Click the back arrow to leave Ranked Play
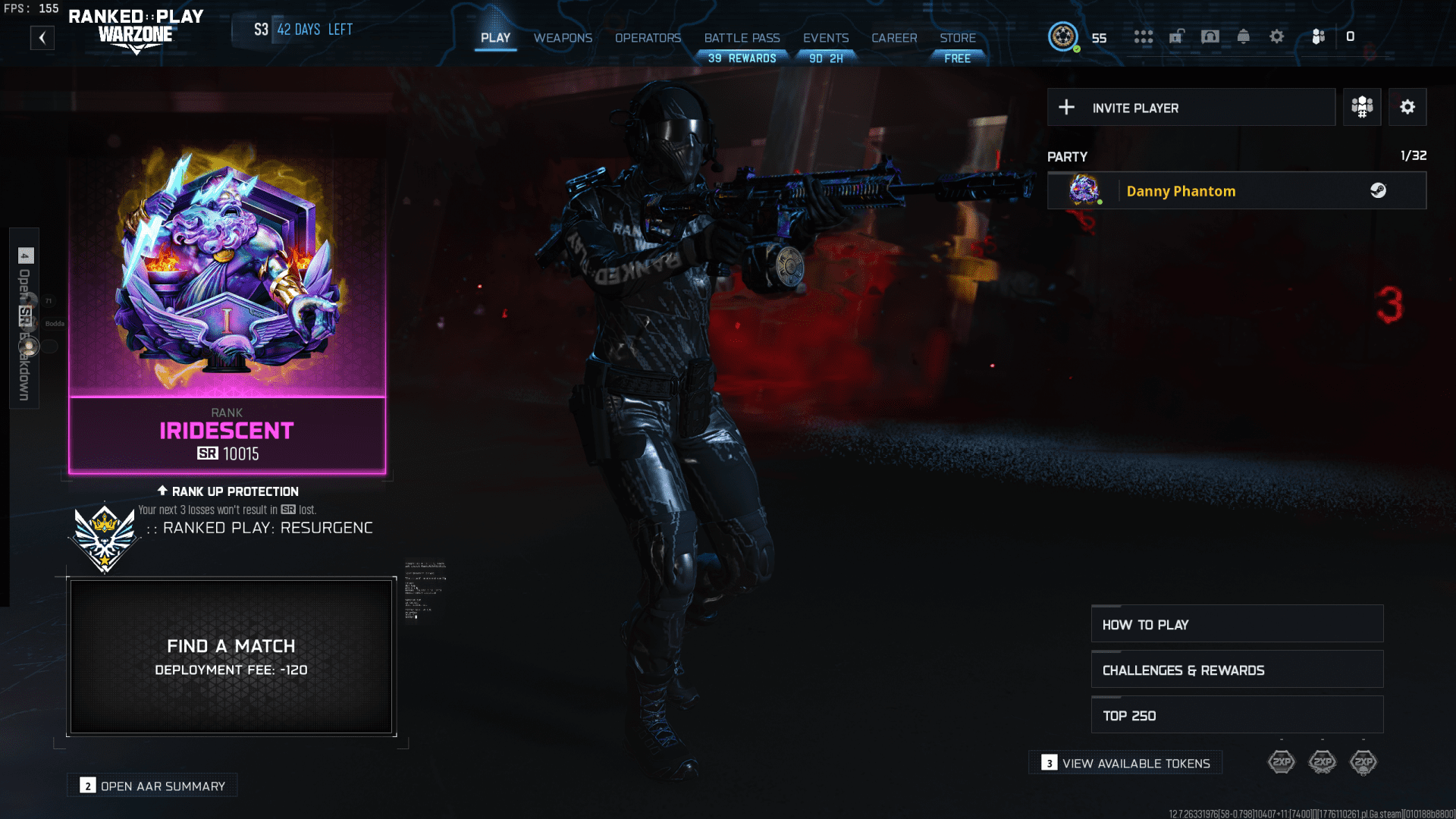Image resolution: width=1456 pixels, height=819 pixels. (42, 37)
